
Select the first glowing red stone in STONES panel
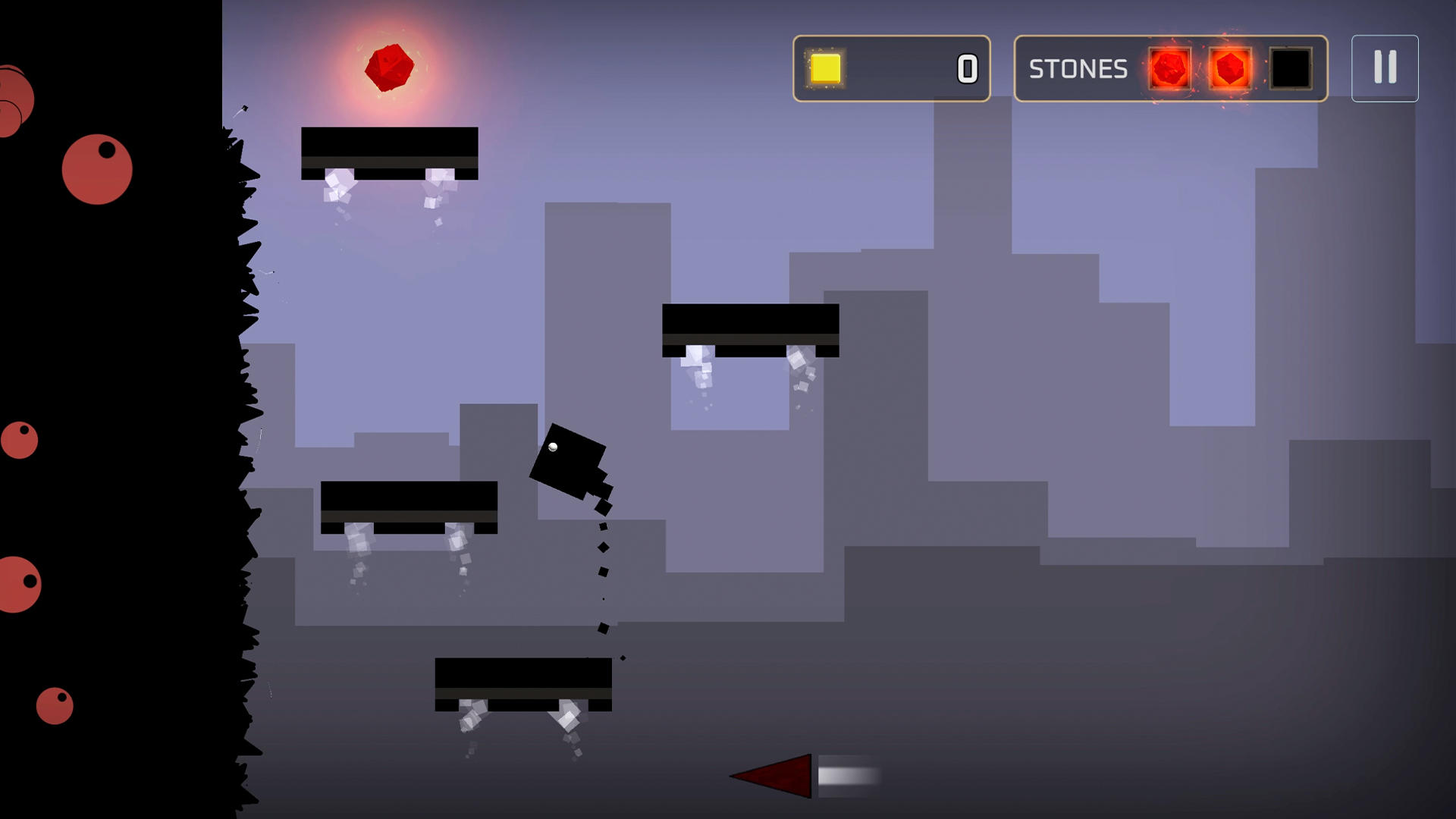tap(1170, 69)
